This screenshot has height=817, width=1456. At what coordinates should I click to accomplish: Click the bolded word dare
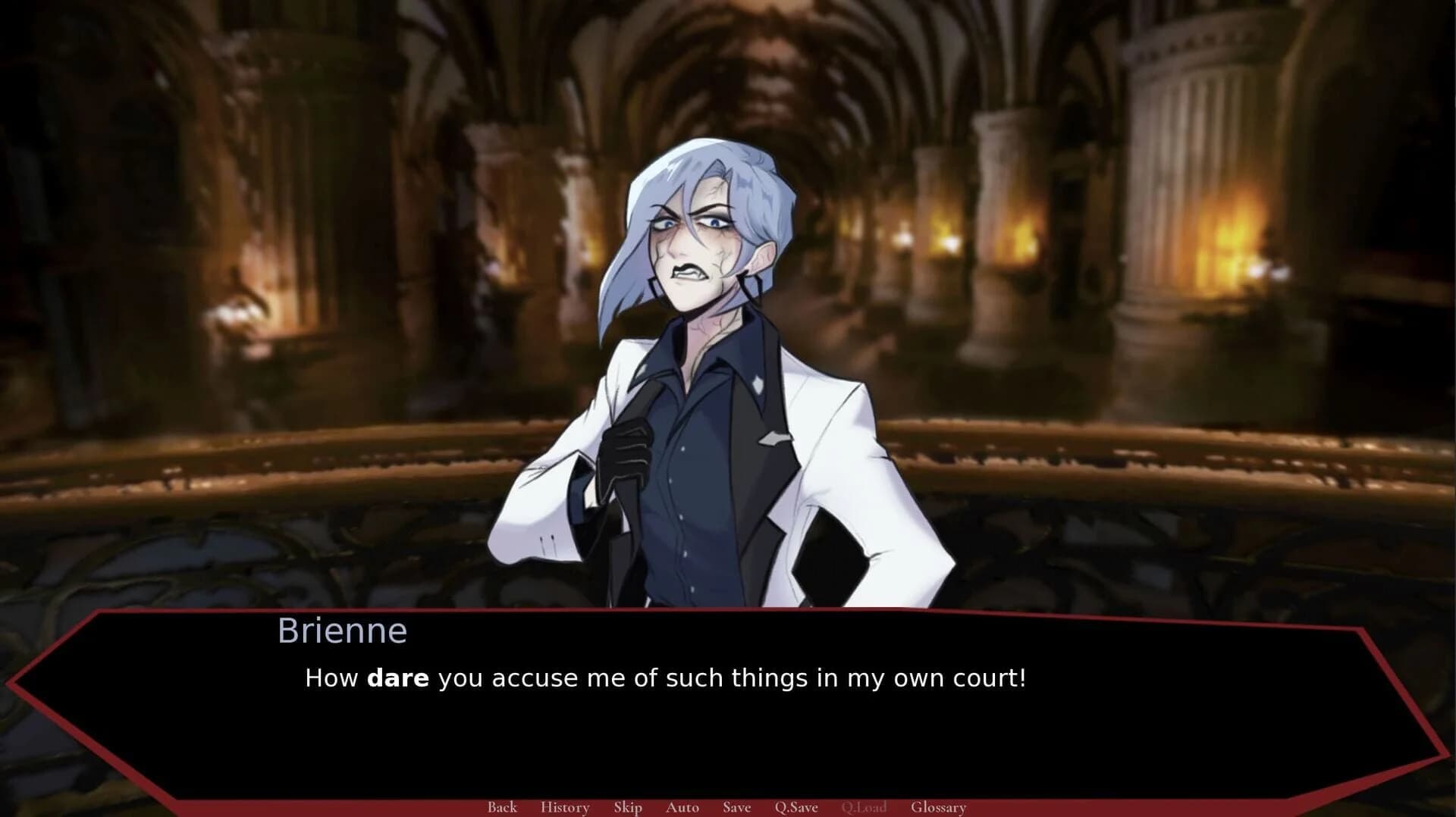(400, 678)
